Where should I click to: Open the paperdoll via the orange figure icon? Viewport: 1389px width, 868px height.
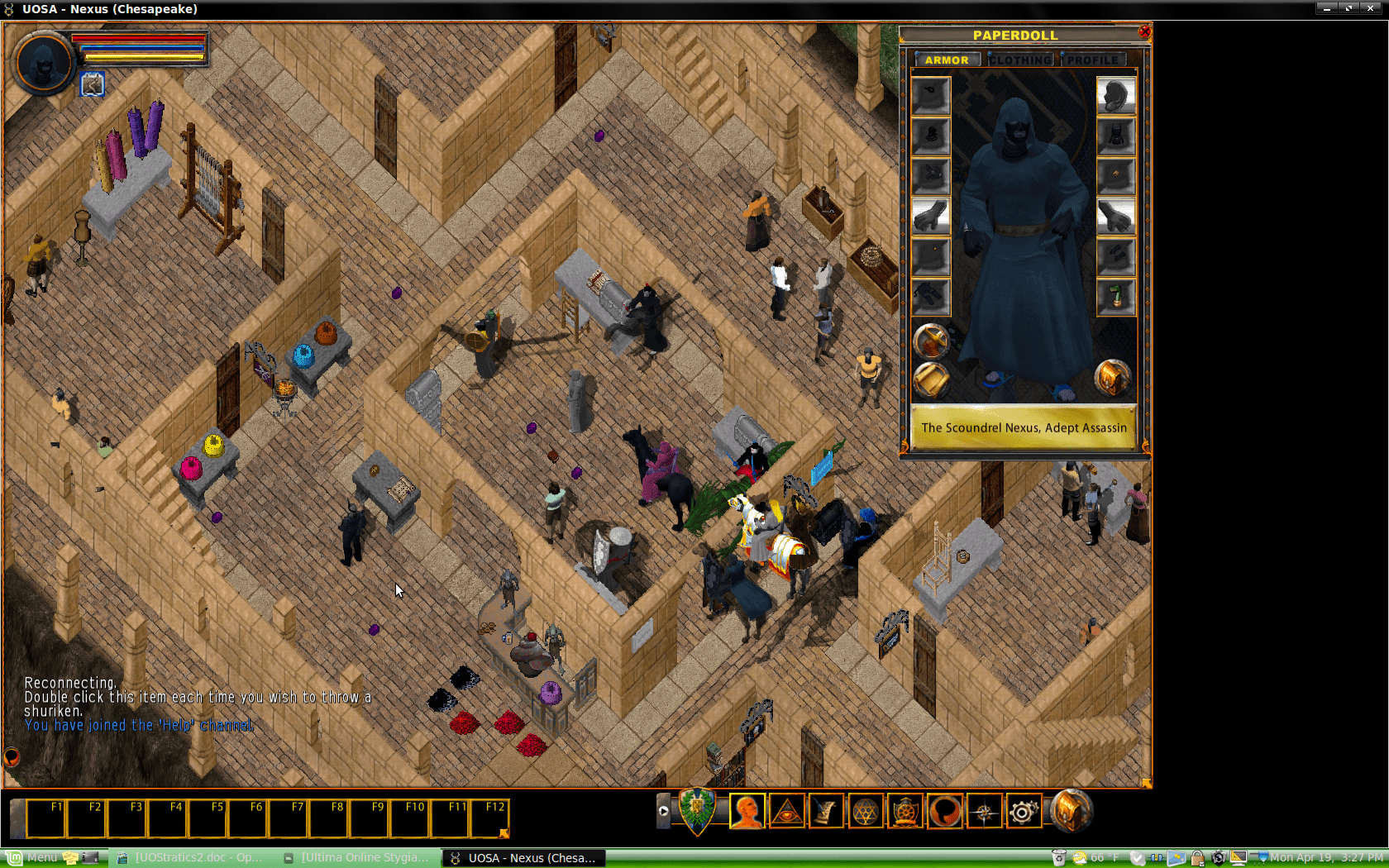pyautogui.click(x=746, y=811)
